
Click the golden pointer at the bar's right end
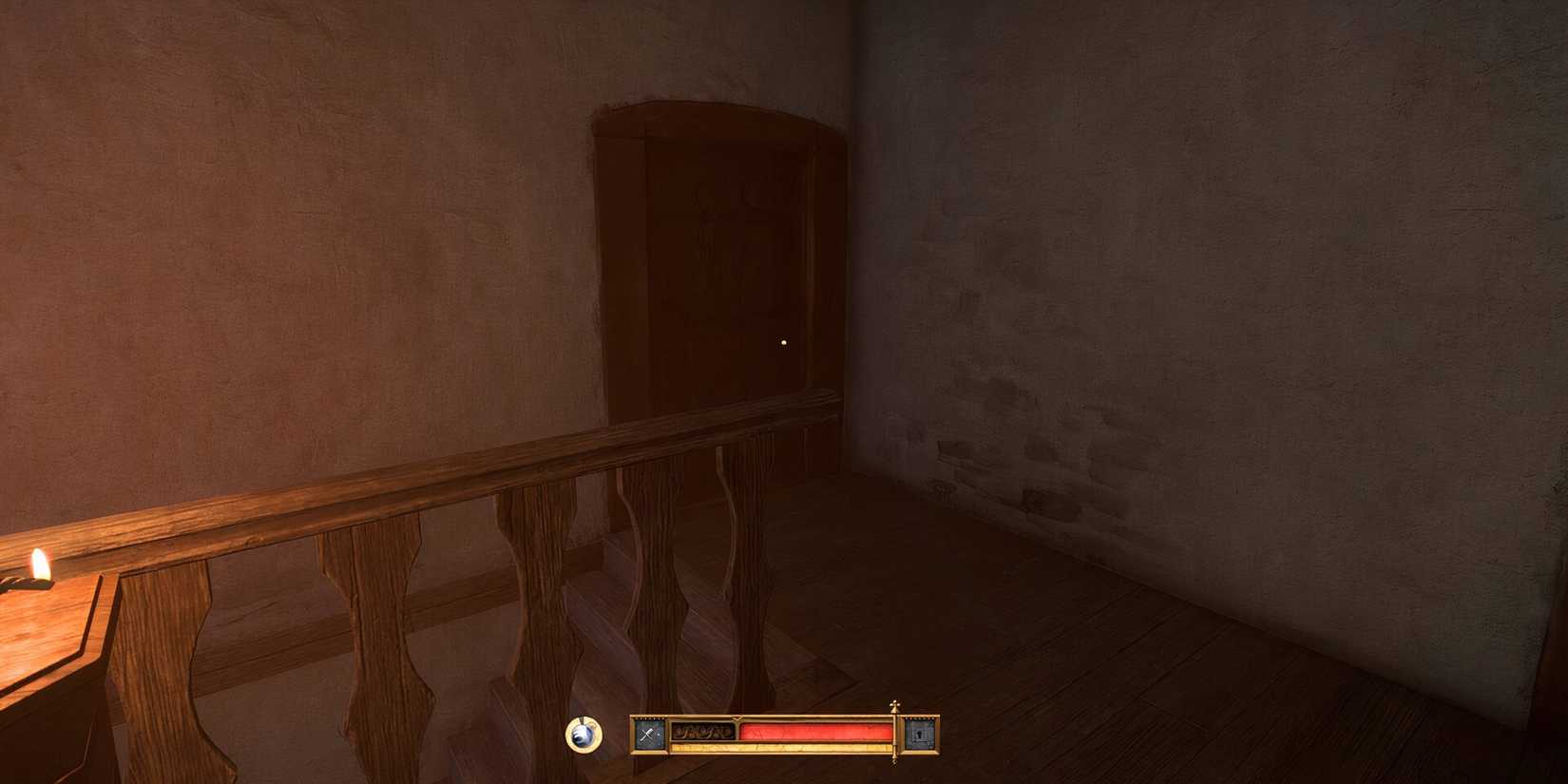(894, 734)
